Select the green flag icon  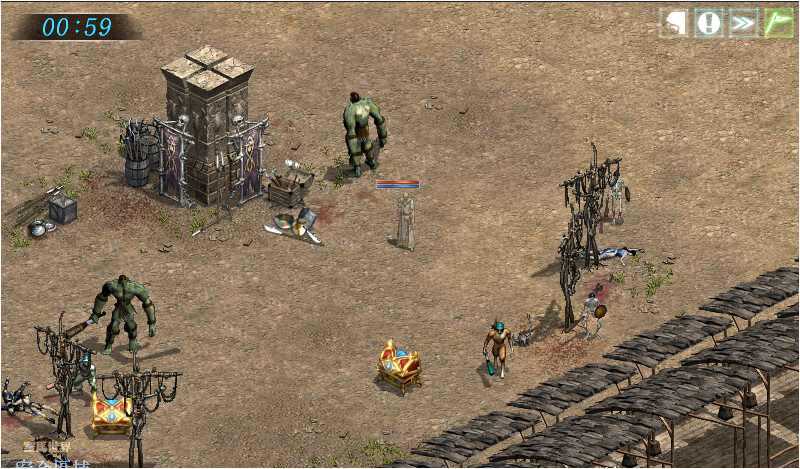(x=778, y=23)
